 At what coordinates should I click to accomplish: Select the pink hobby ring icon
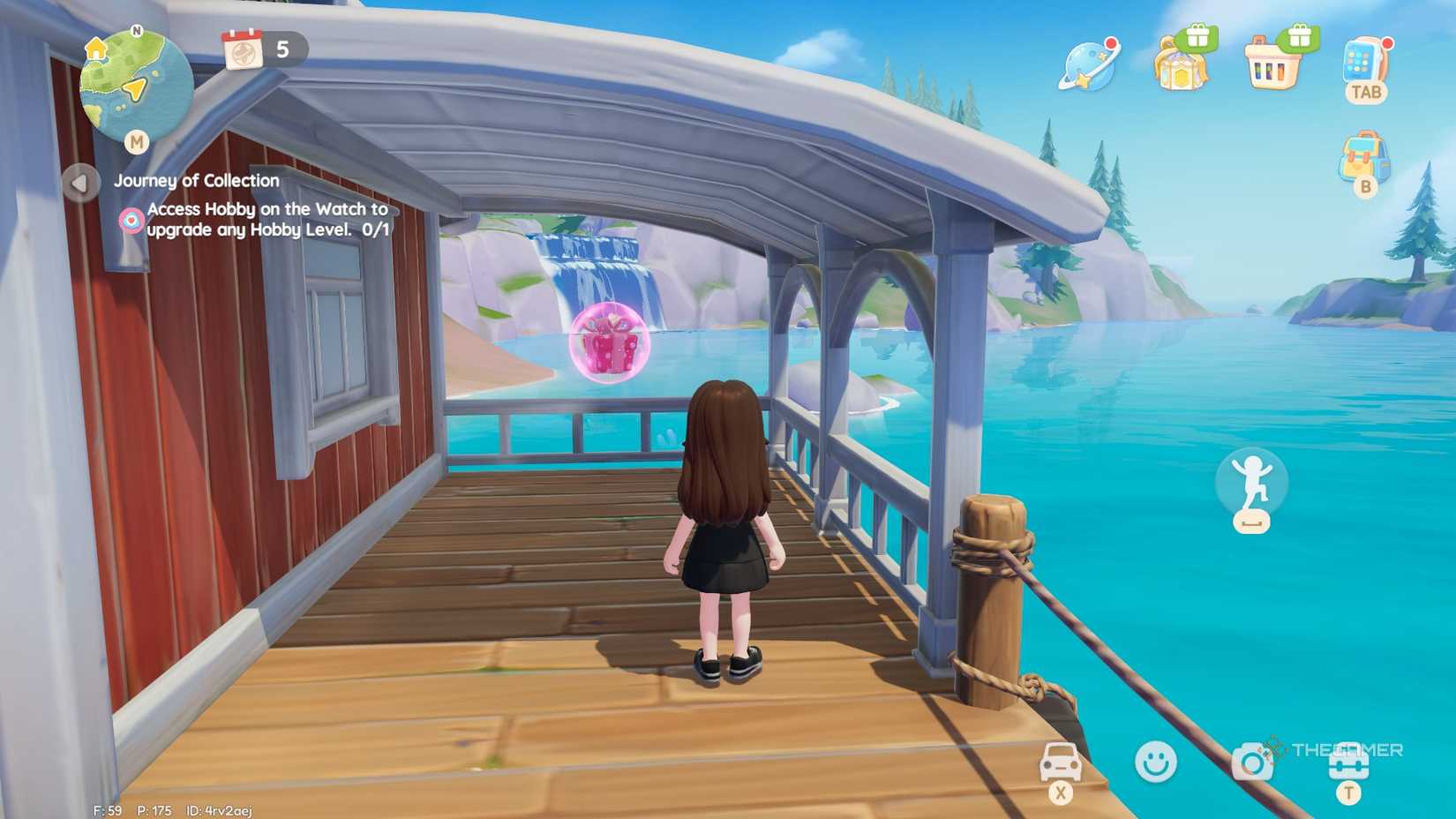tap(131, 221)
